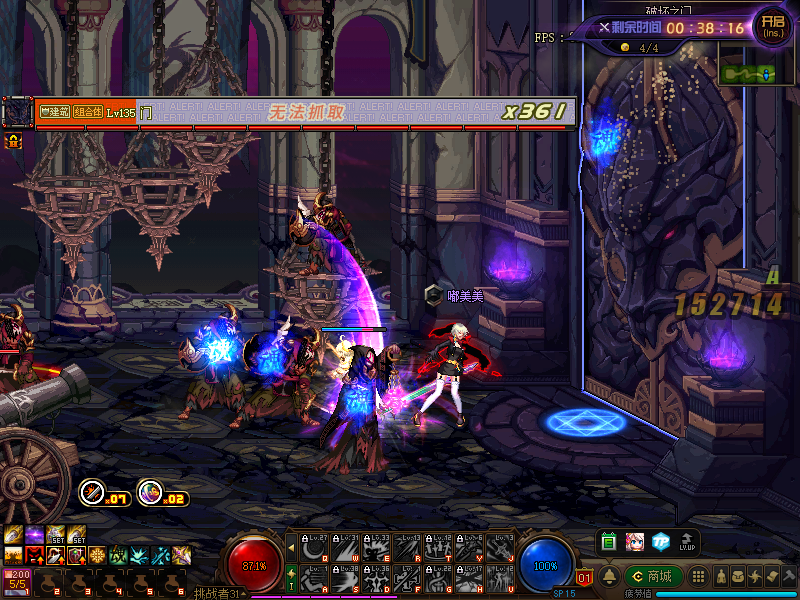This screenshot has width=800, height=600.
Task: Click the green dungeon minimap
Action: pyautogui.click(x=746, y=73)
